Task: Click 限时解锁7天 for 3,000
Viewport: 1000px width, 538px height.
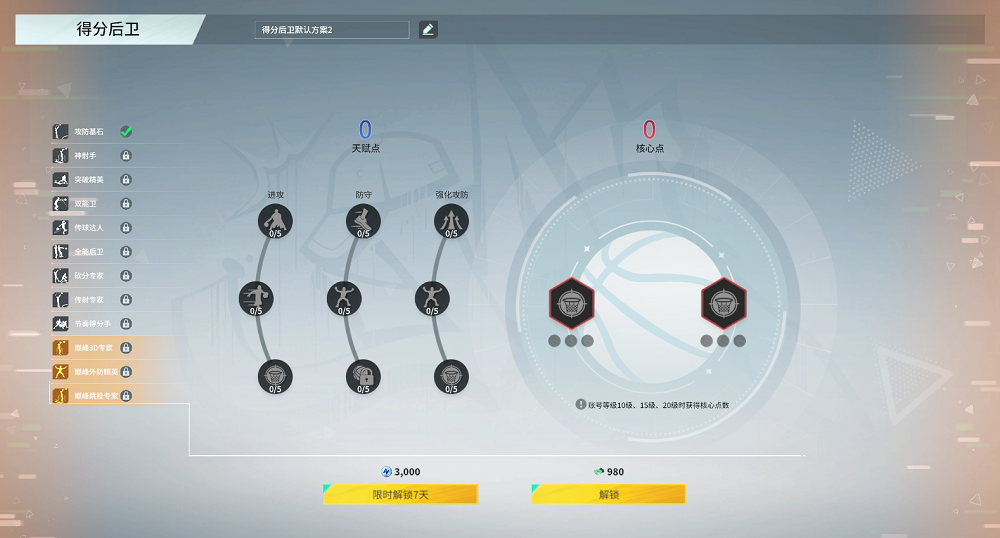Action: coord(400,494)
